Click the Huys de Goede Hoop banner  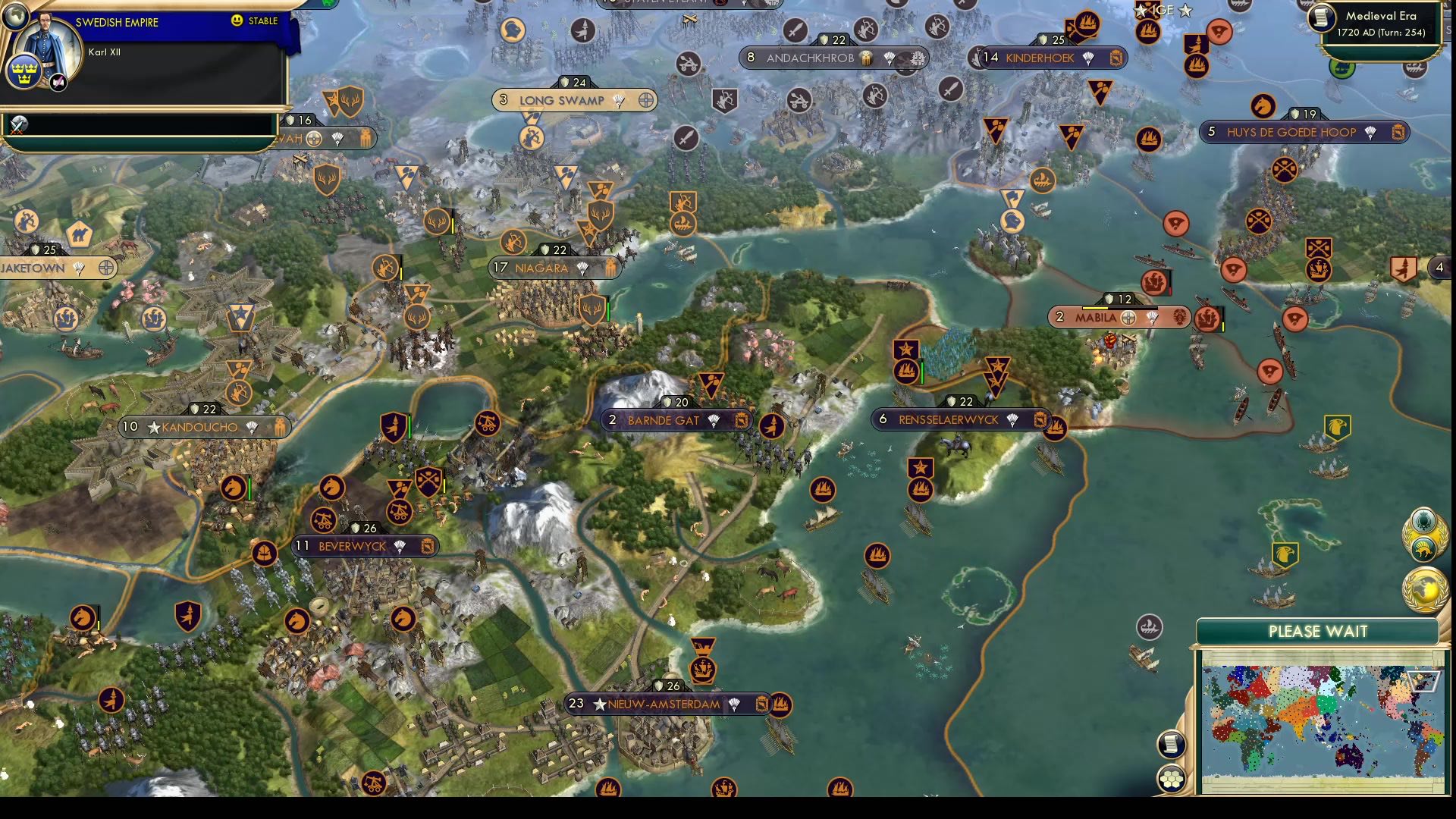pos(1290,132)
